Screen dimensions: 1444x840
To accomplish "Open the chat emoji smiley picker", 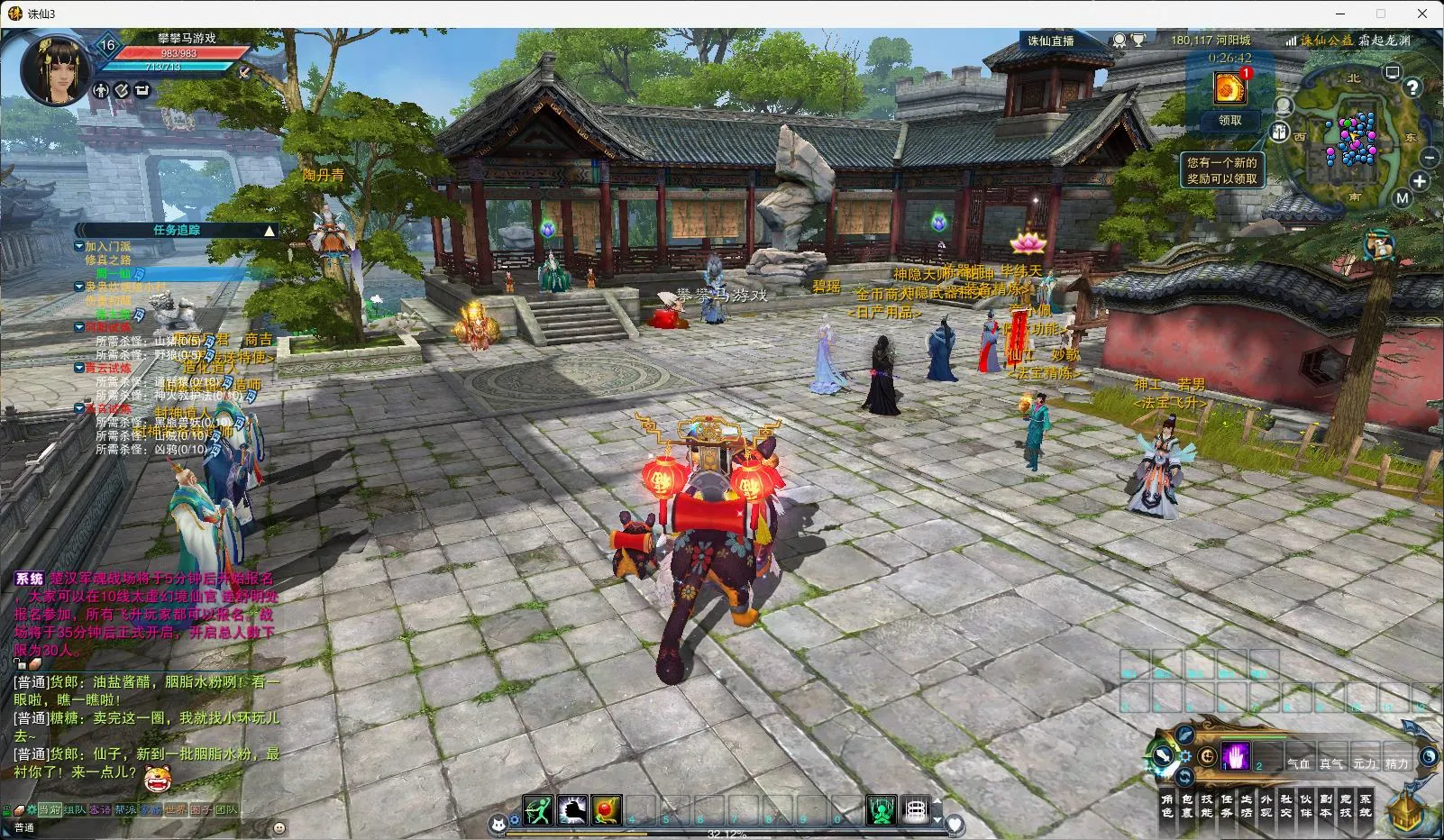I will pyautogui.click(x=279, y=827).
